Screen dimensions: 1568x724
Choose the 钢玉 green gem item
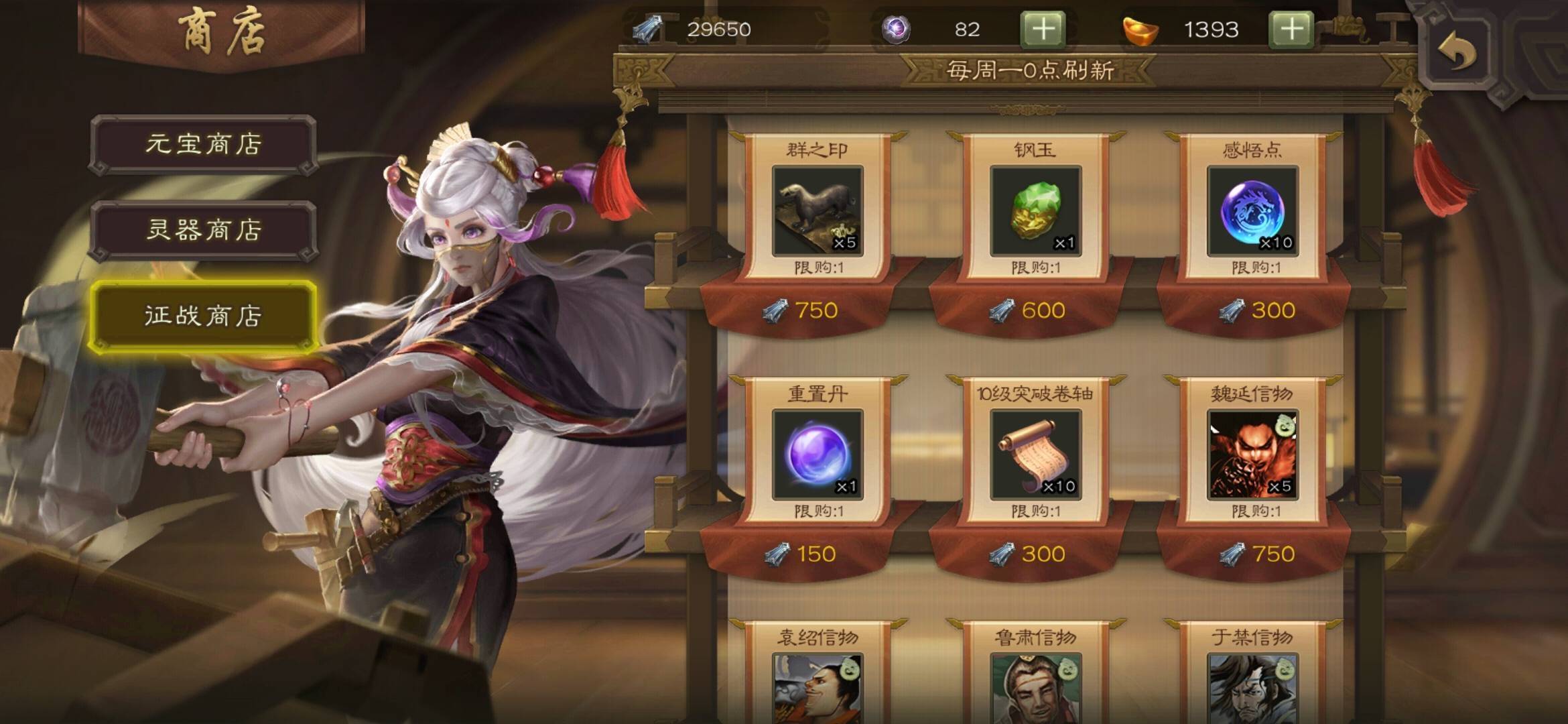pyautogui.click(x=1035, y=211)
